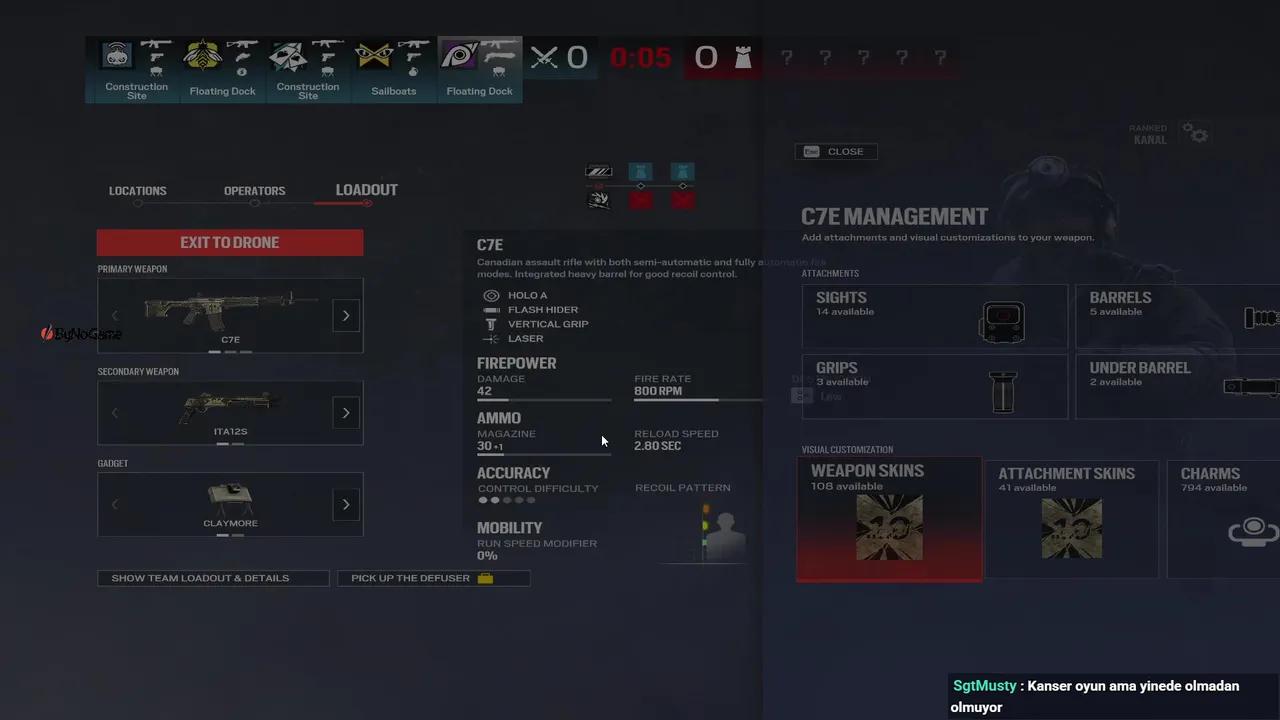Click the crossed swords icon beside round counter

[543, 57]
